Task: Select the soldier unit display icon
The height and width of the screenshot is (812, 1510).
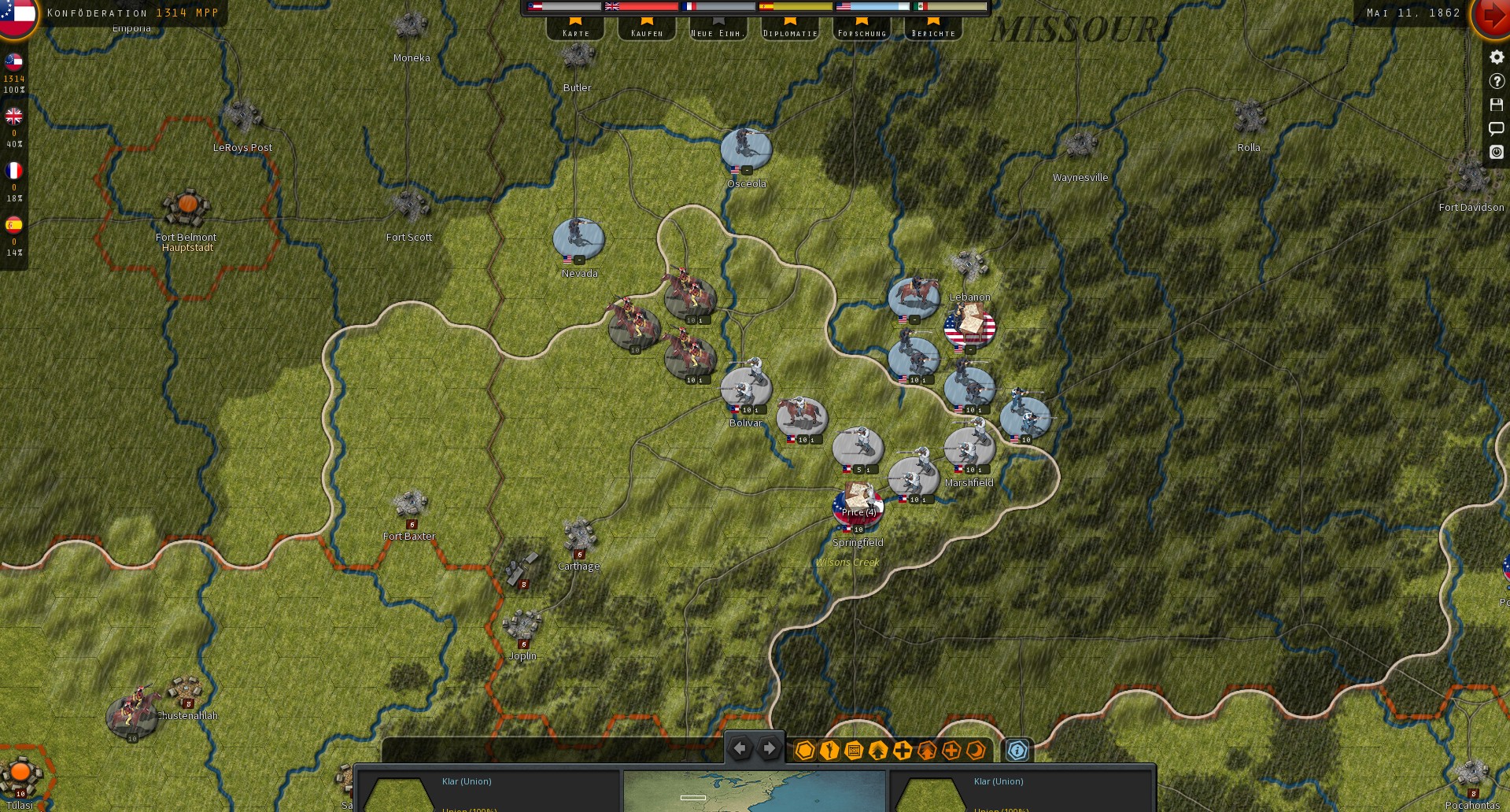Action: pos(828,750)
